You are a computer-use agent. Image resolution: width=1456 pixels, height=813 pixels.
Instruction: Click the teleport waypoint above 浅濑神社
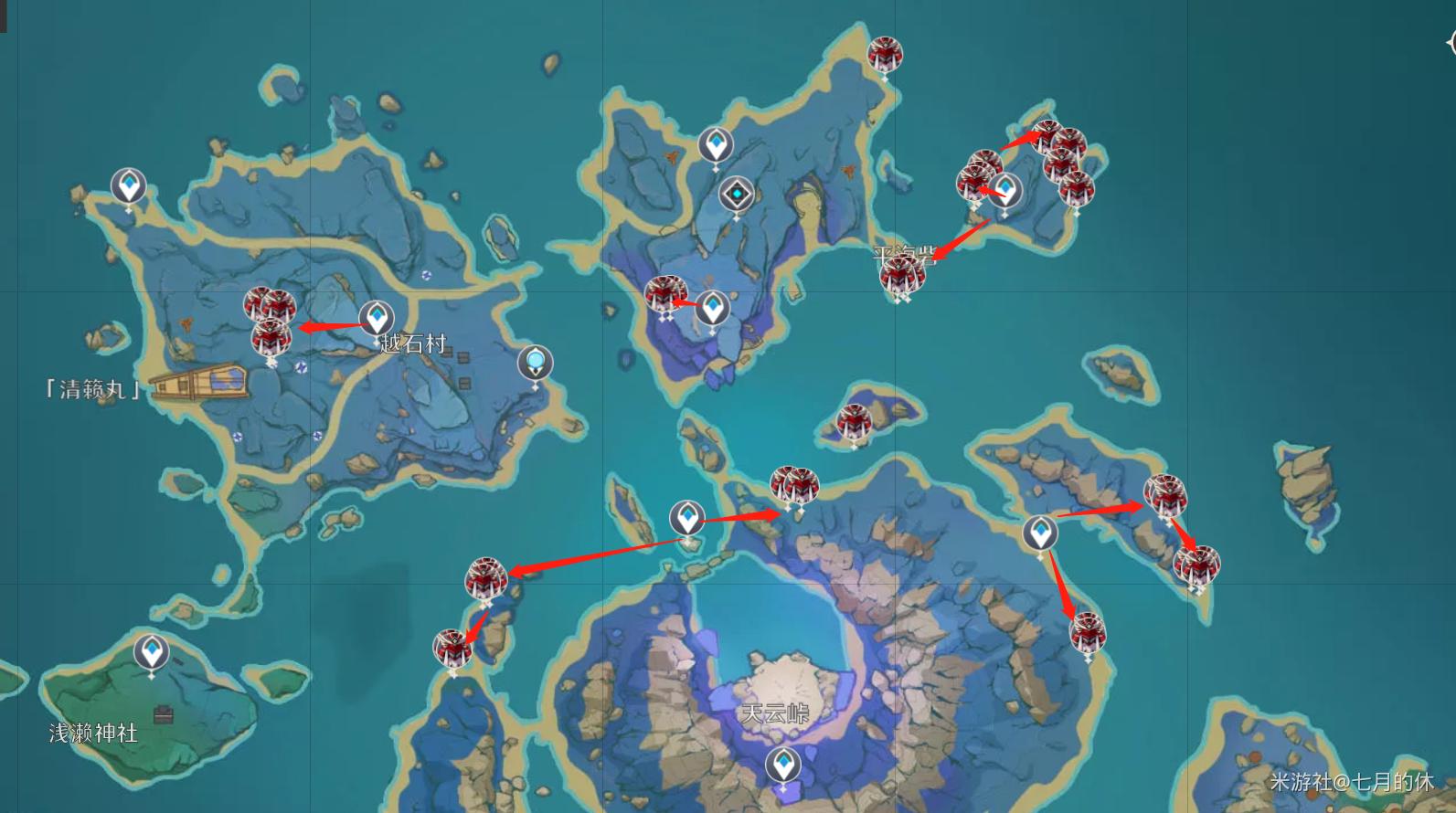coord(151,653)
